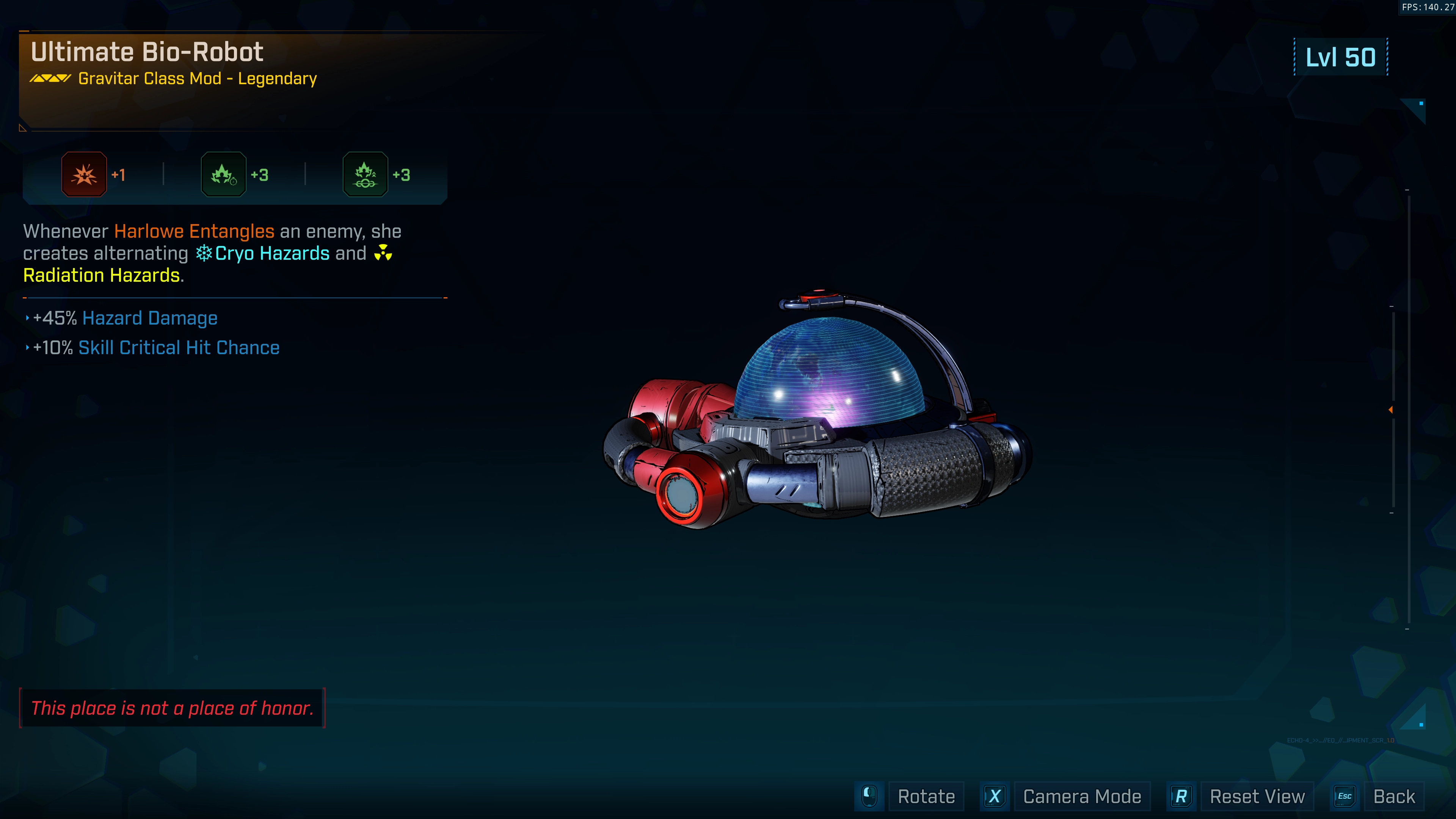The height and width of the screenshot is (819, 1456).
Task: Select the Reset View button
Action: point(1257,796)
